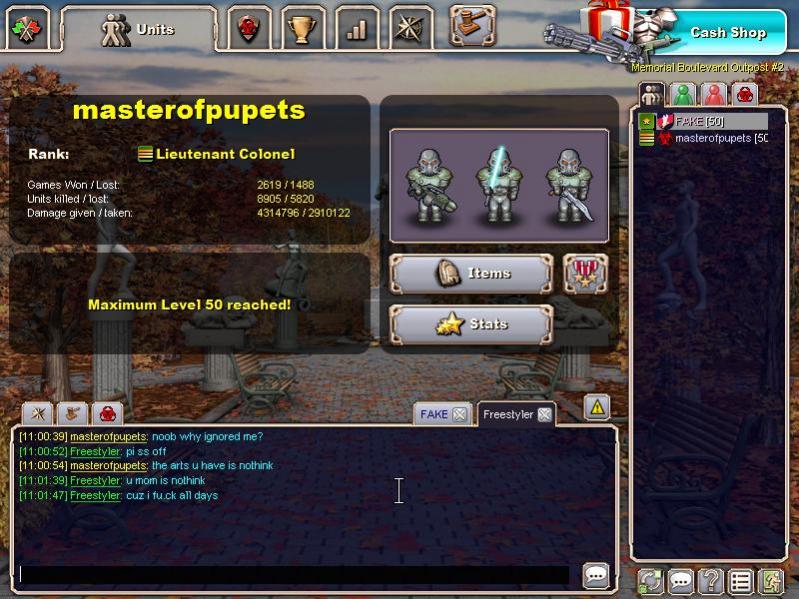799x599 pixels.
Task: Click the medals button beside Items
Action: click(585, 273)
